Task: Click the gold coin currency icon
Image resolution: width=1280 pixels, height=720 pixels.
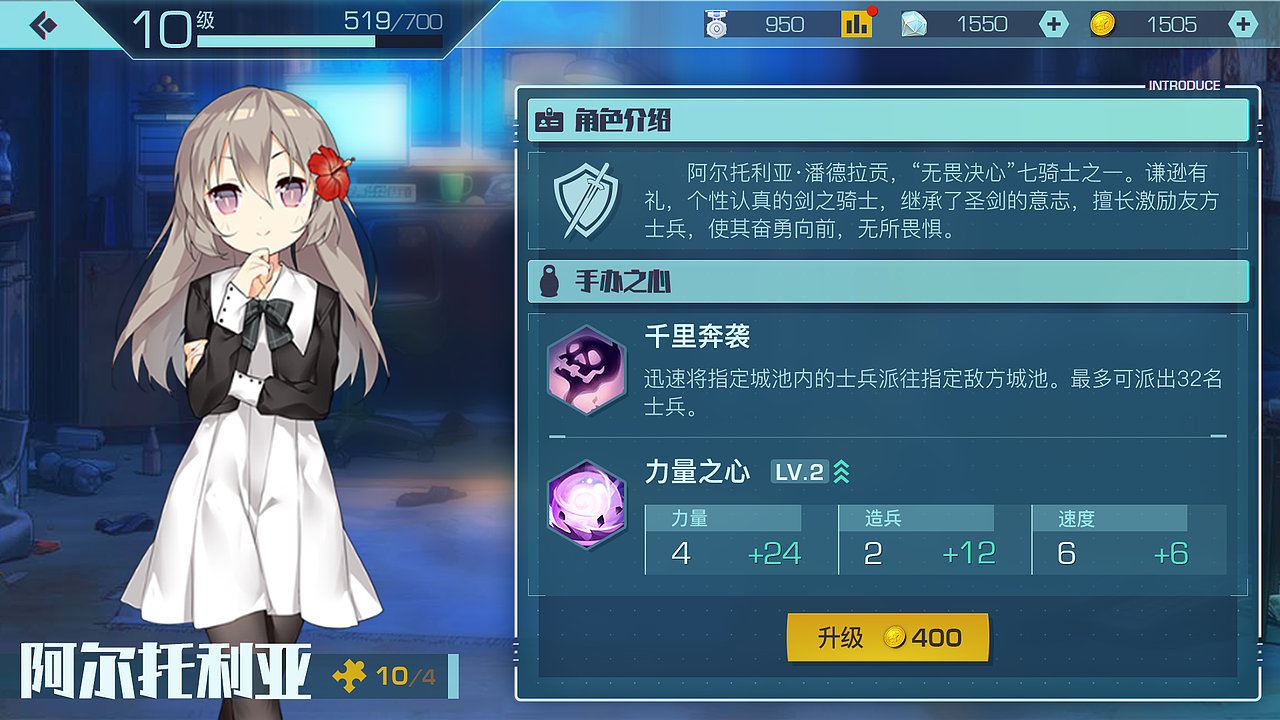Action: pos(1104,23)
